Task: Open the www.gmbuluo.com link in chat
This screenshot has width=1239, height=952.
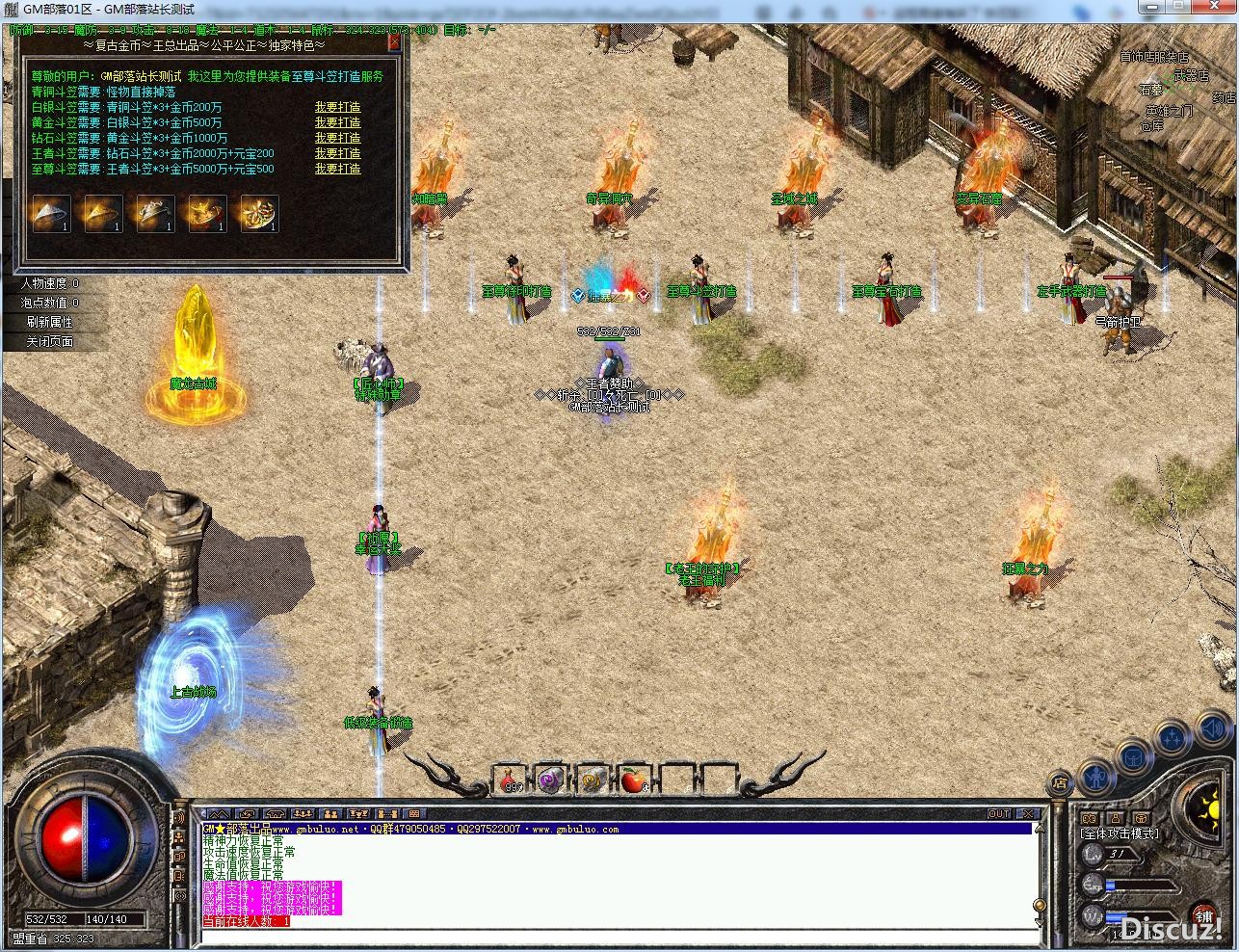Action: (x=575, y=828)
